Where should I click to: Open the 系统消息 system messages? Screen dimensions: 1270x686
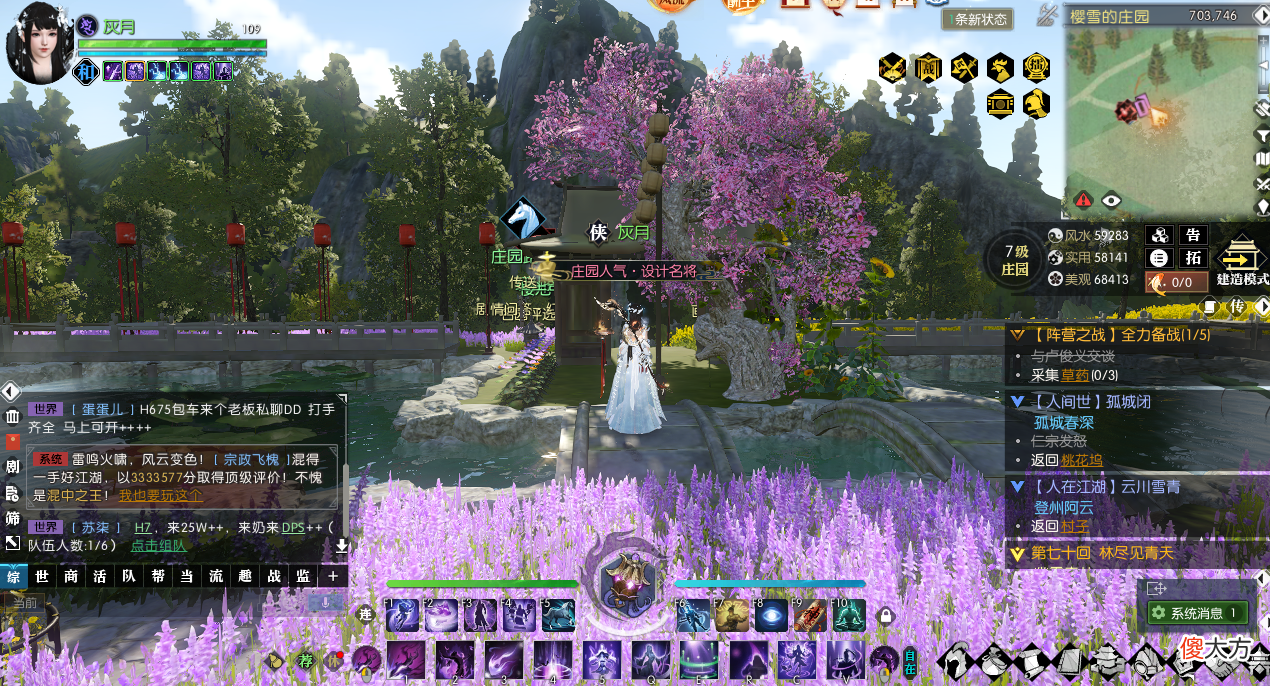tap(1197, 613)
